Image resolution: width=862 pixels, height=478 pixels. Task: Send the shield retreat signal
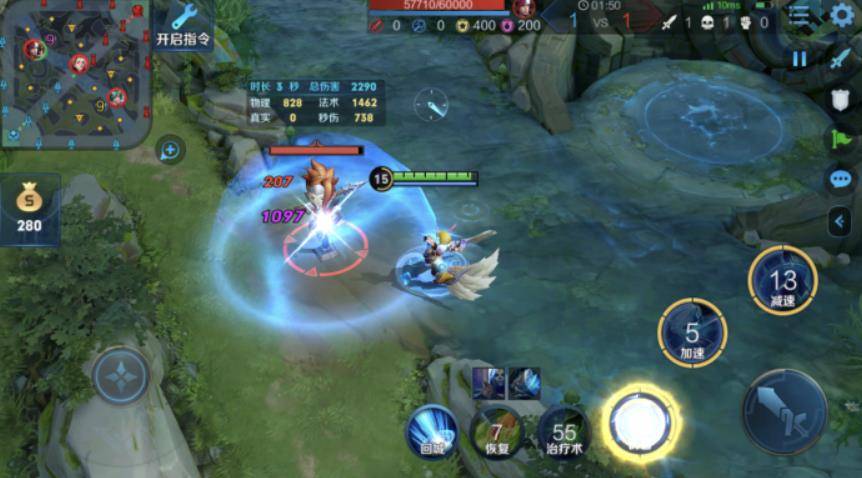pyautogui.click(x=840, y=100)
